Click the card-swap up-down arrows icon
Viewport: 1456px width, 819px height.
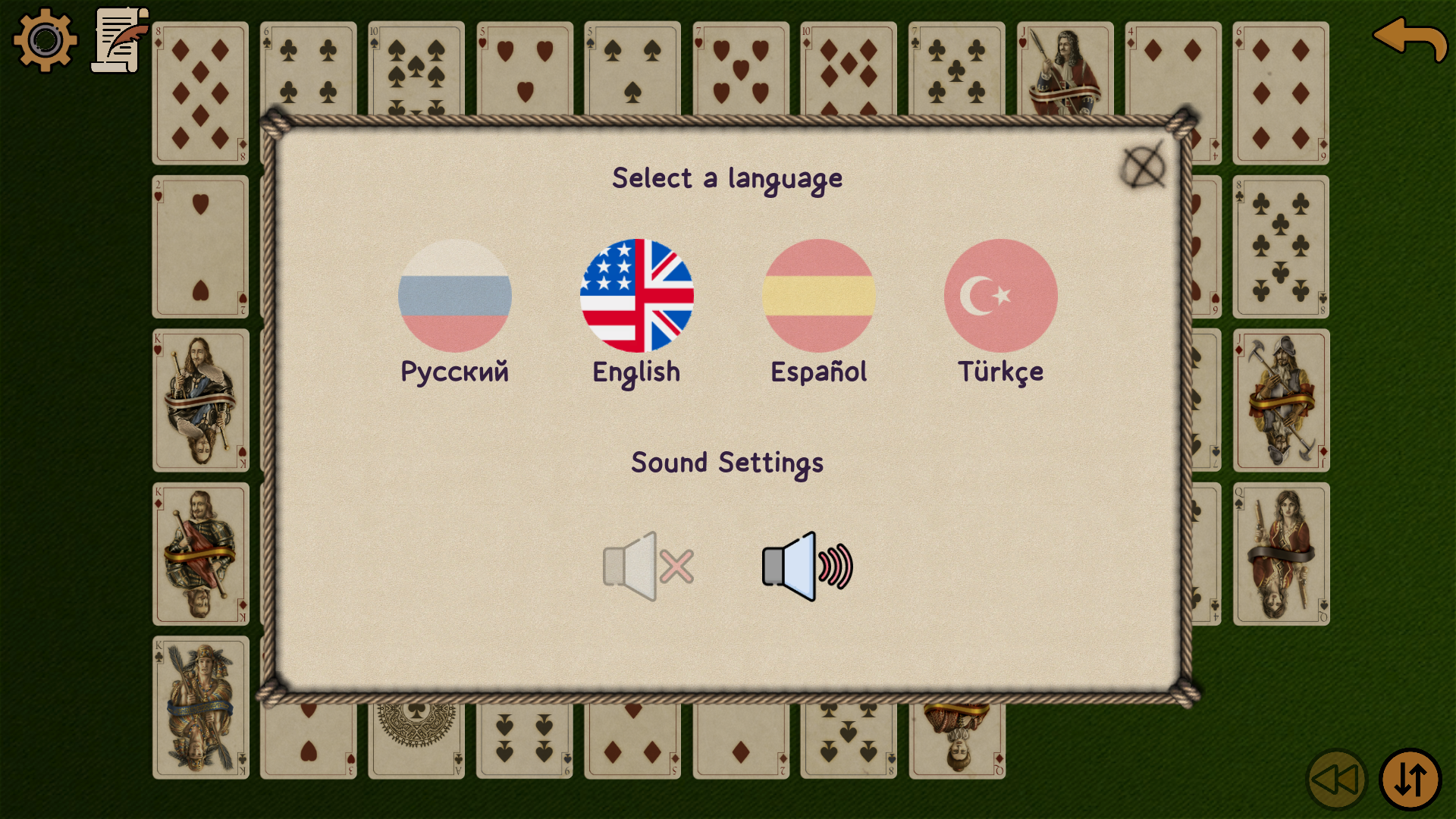pyautogui.click(x=1411, y=778)
